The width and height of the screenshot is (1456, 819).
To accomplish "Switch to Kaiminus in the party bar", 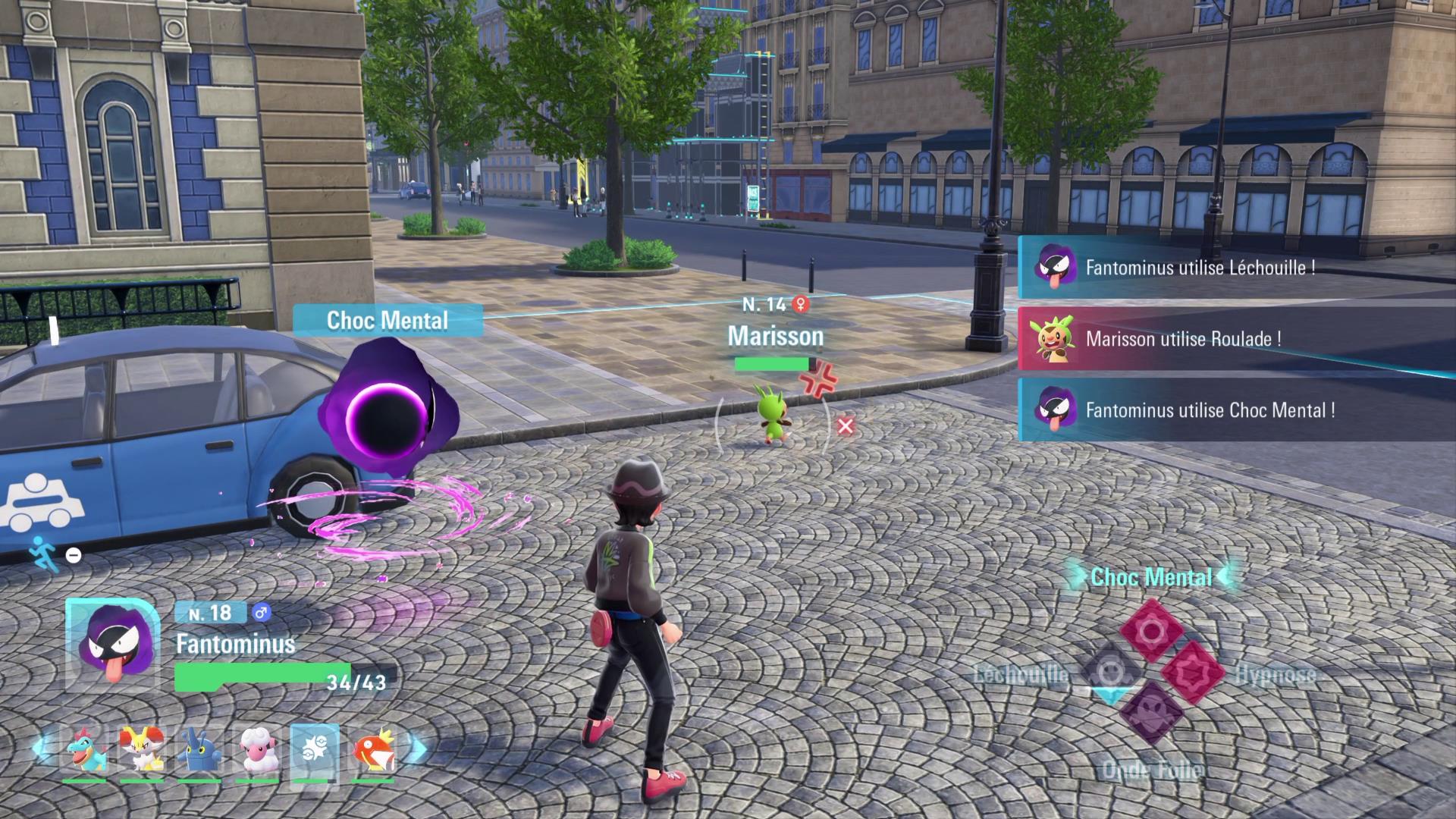I will 84,749.
